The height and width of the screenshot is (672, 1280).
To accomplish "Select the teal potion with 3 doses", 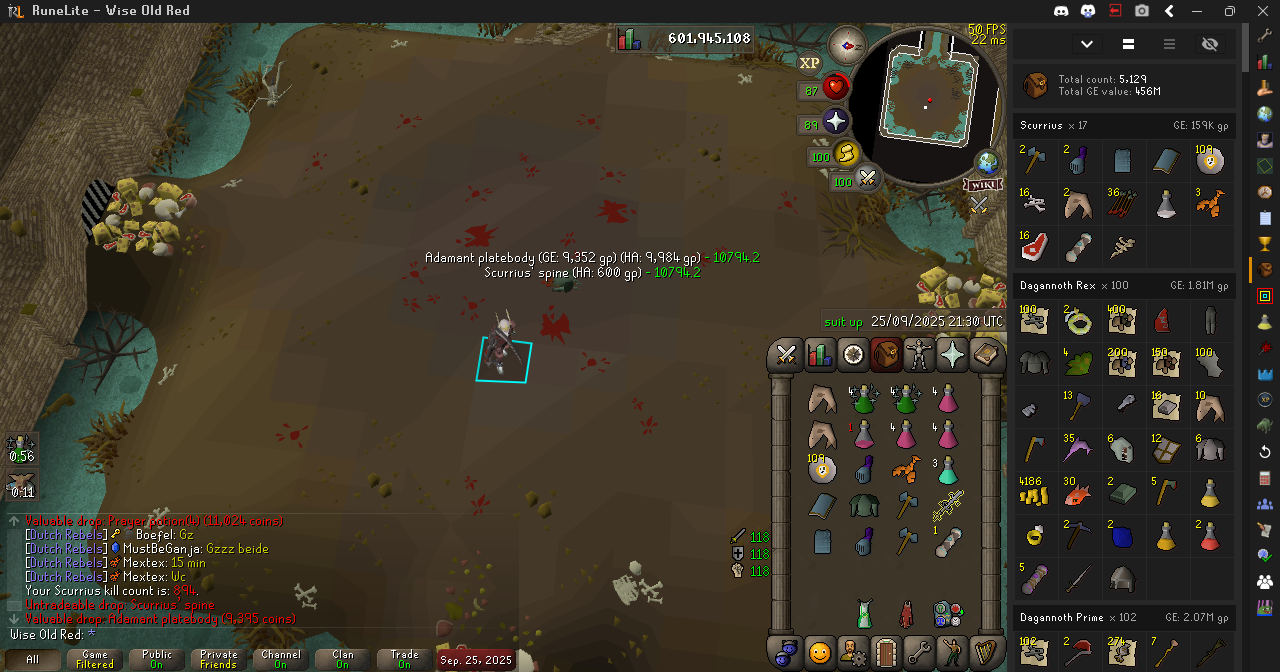I will (x=947, y=469).
